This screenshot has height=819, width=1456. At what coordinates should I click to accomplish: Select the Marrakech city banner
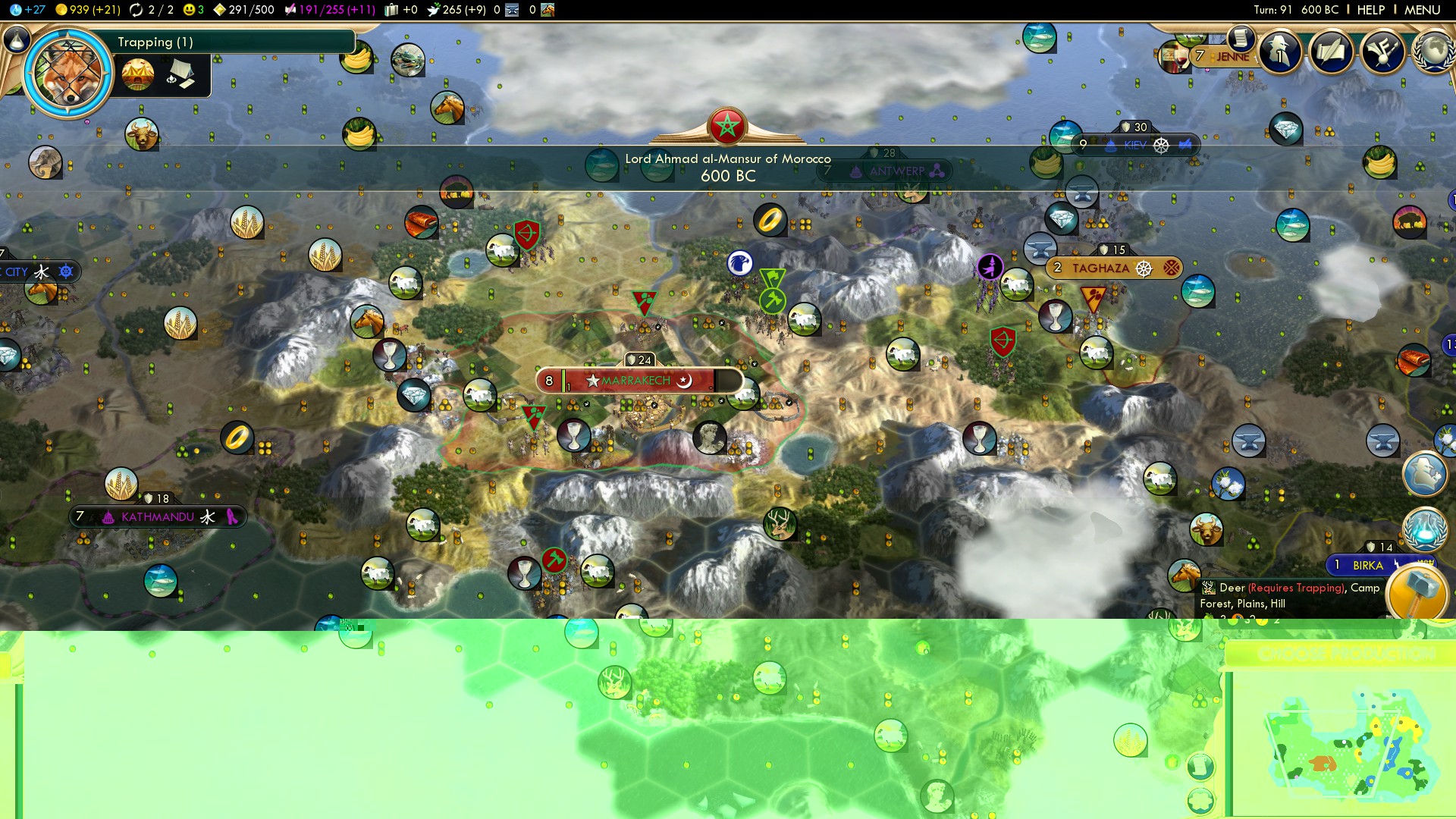(637, 381)
